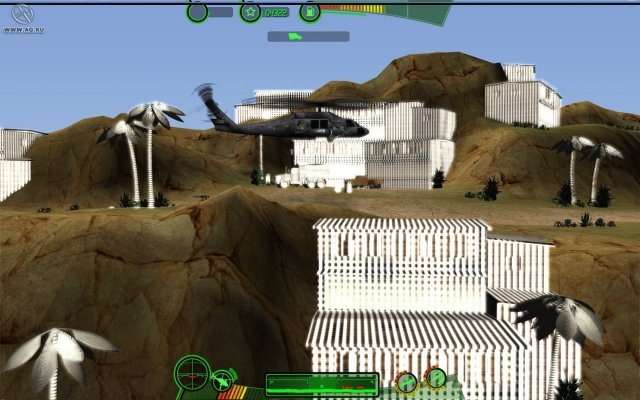This screenshot has width=640, height=400.
Task: Click the star score icon
Action: (250, 12)
